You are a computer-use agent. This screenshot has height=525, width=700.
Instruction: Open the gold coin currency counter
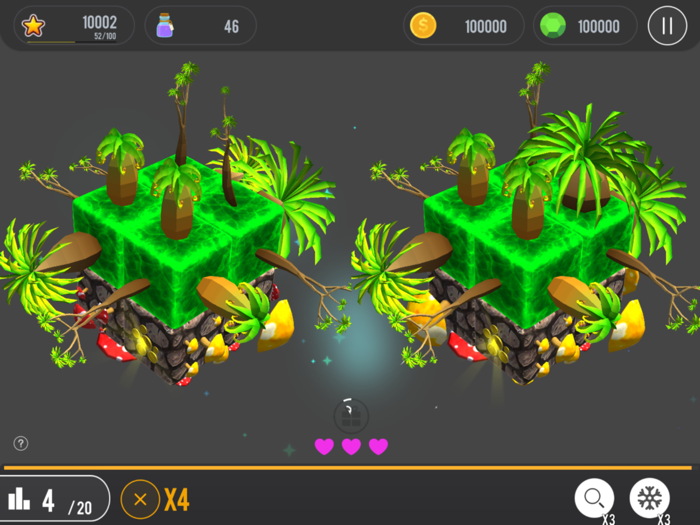[x=464, y=26]
